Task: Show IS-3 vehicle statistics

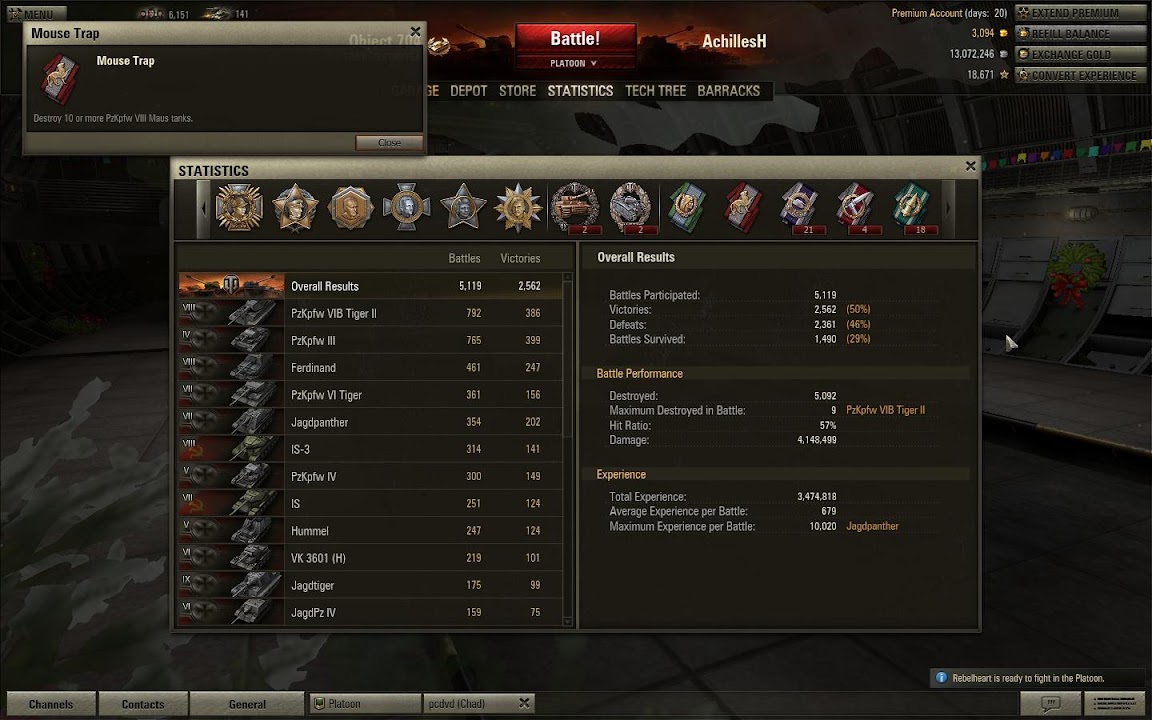Action: (x=370, y=450)
